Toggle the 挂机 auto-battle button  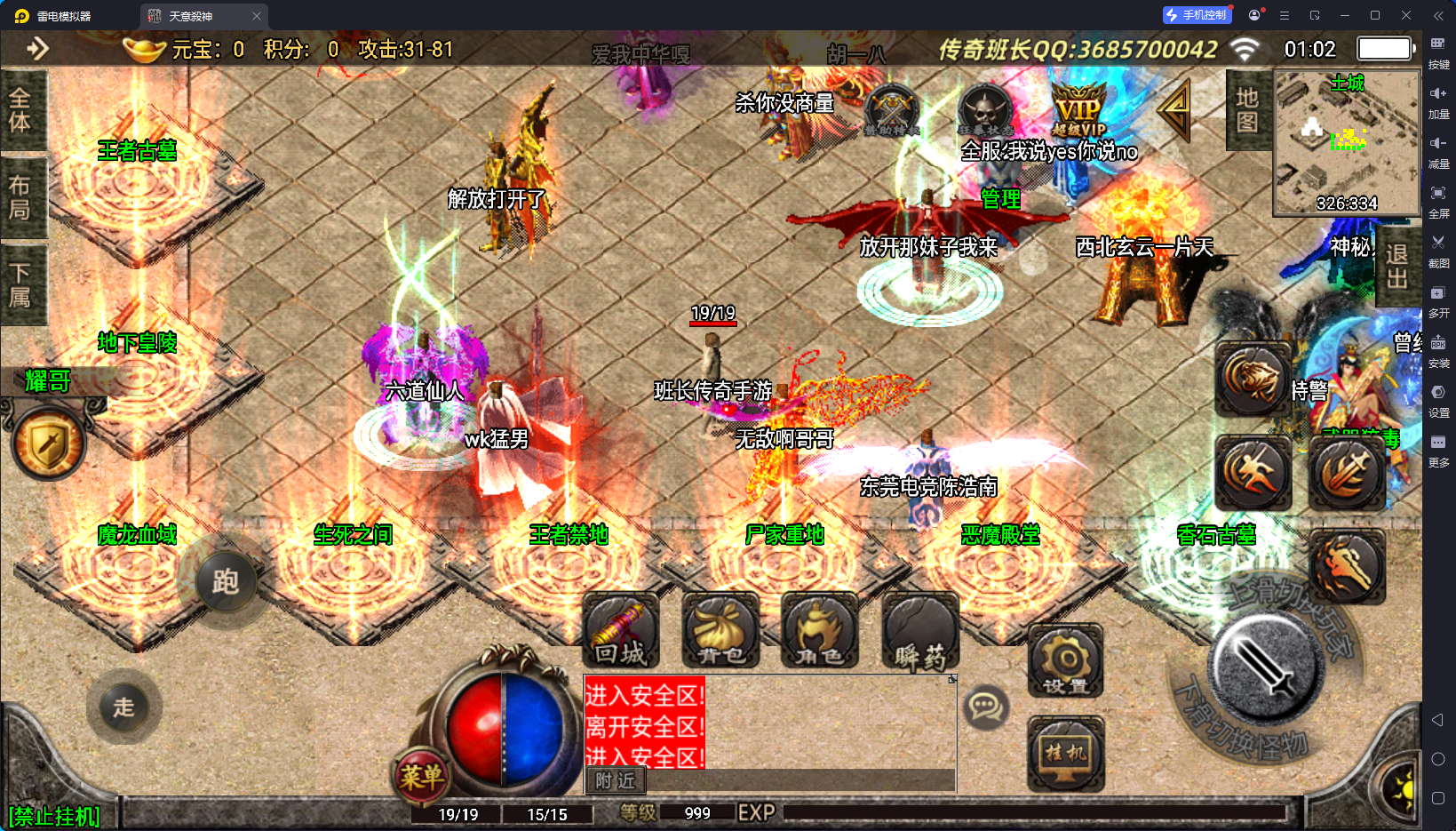(1066, 754)
